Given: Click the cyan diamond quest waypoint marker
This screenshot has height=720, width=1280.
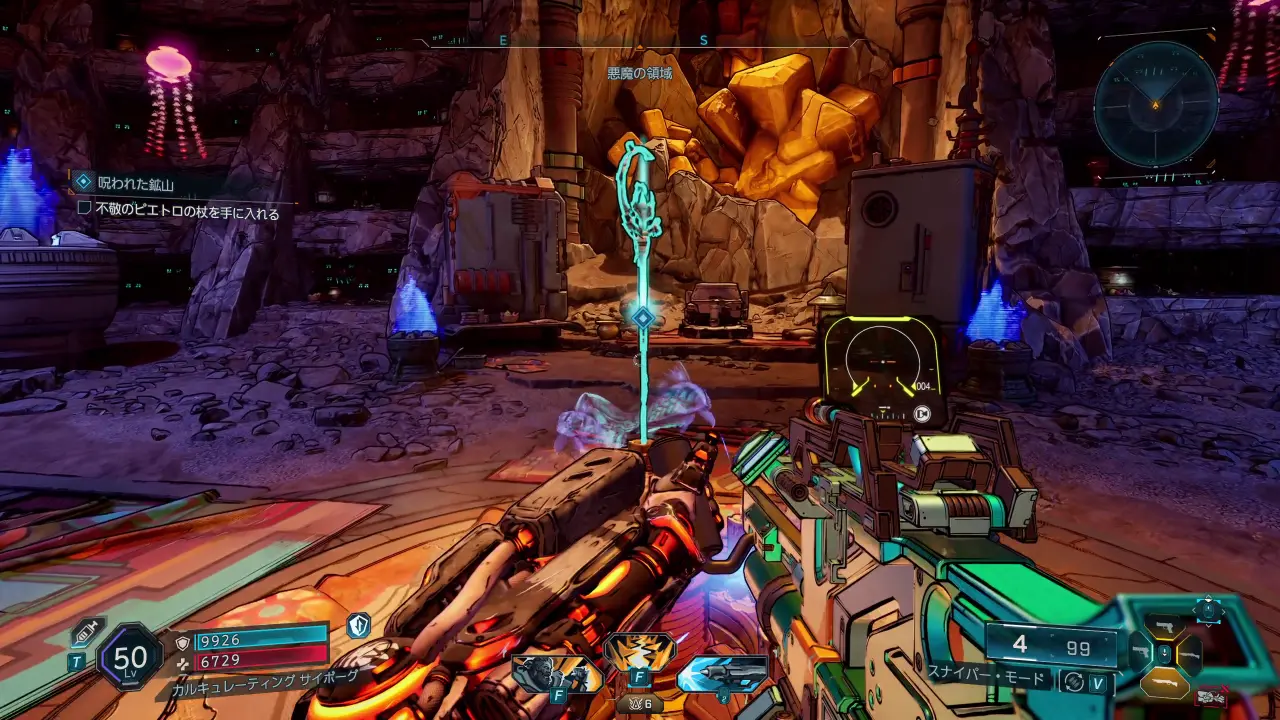Looking at the screenshot, I should point(643,318).
